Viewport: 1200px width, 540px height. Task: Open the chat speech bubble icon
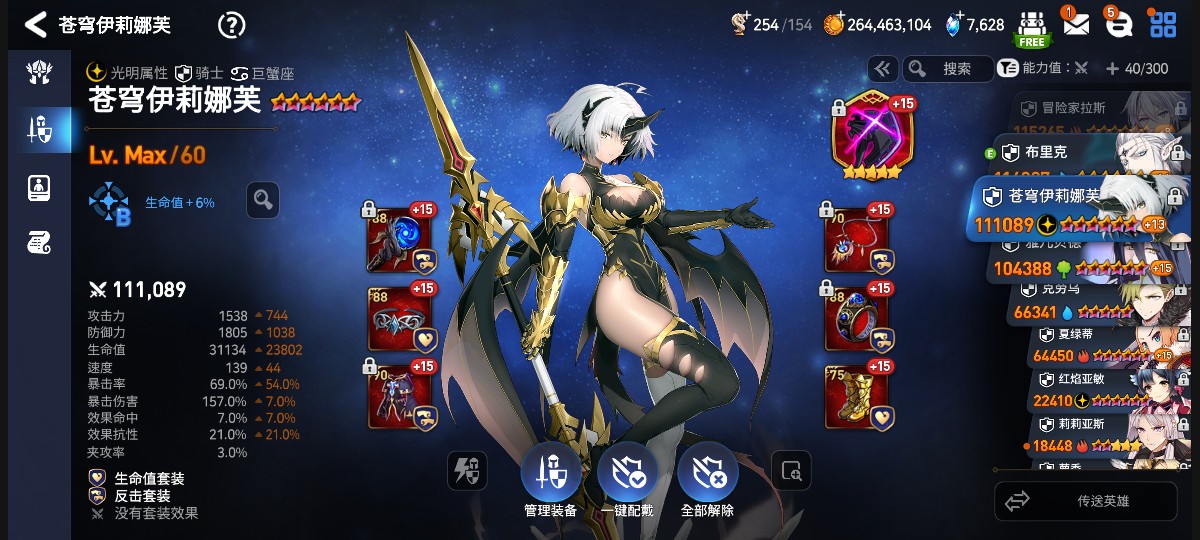pyautogui.click(x=1119, y=25)
